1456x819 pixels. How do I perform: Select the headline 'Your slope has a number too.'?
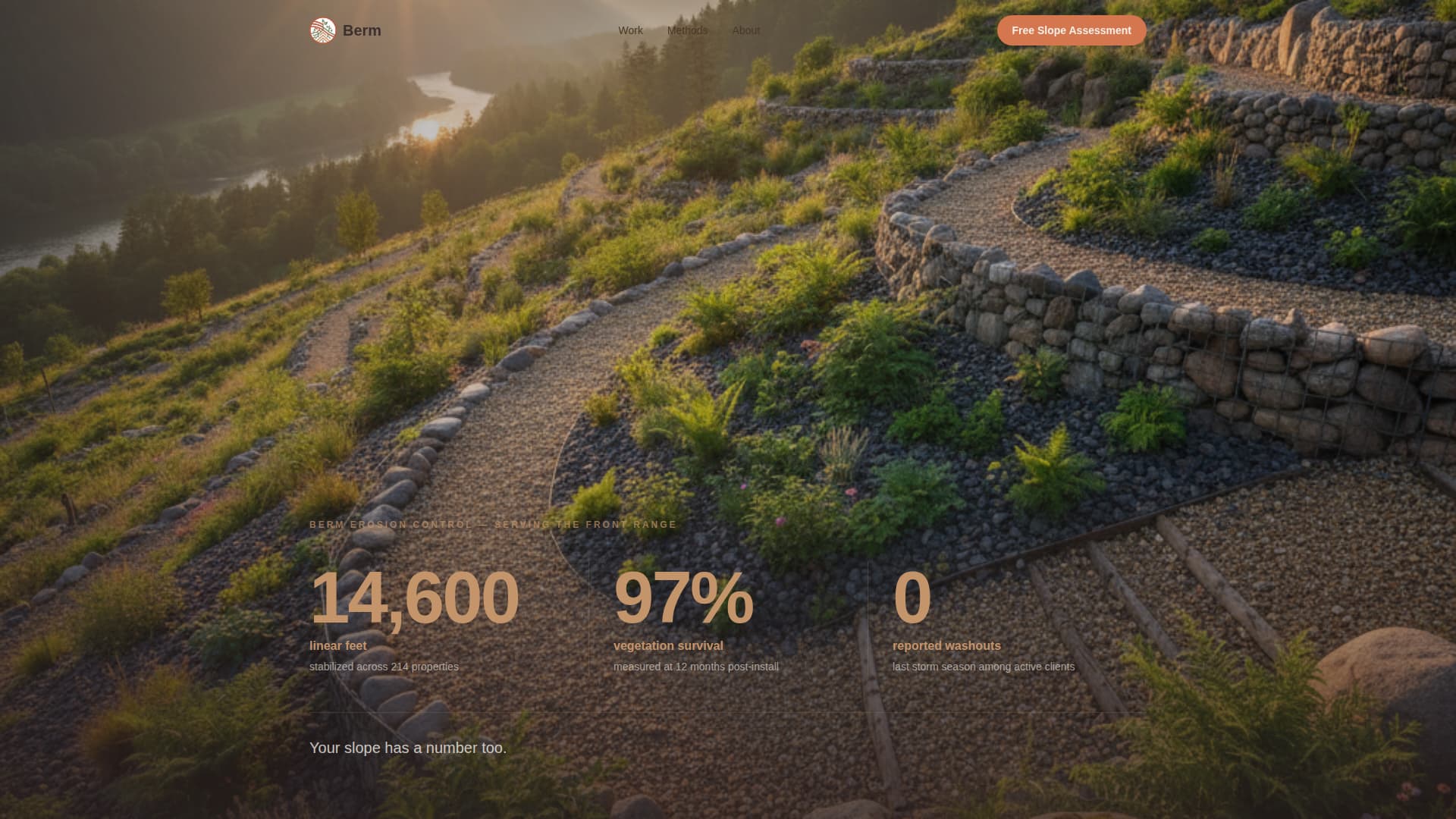click(x=407, y=748)
